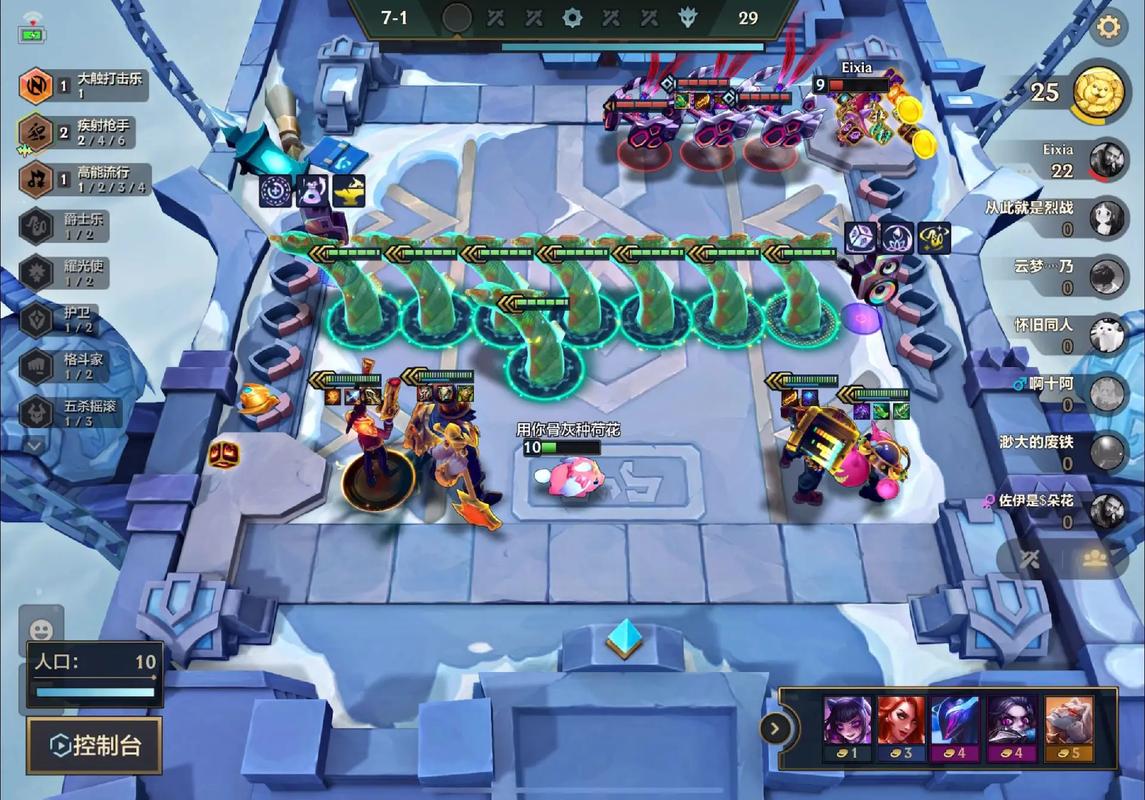Viewport: 1145px width, 800px height.
Task: Buy the 3-gold red-haired champion card
Action: click(x=902, y=728)
